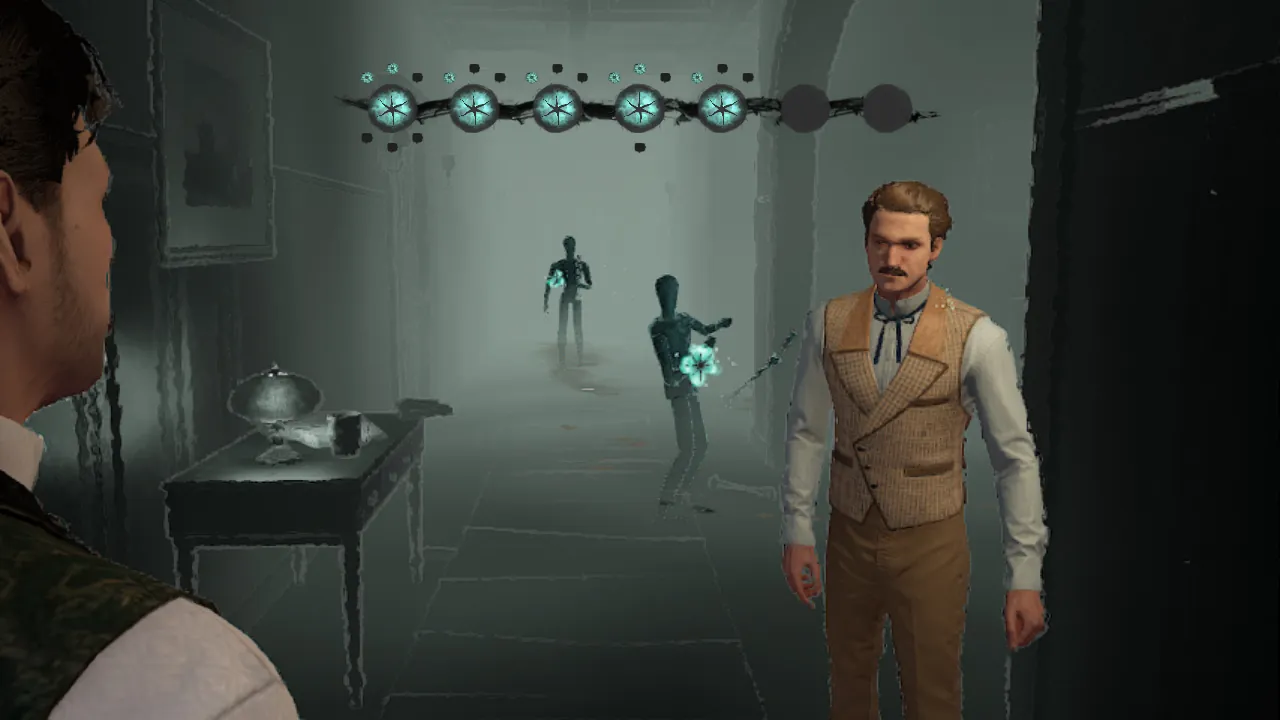Select the first glowing star node on the timeline
This screenshot has width=1280, height=720.
390,108
